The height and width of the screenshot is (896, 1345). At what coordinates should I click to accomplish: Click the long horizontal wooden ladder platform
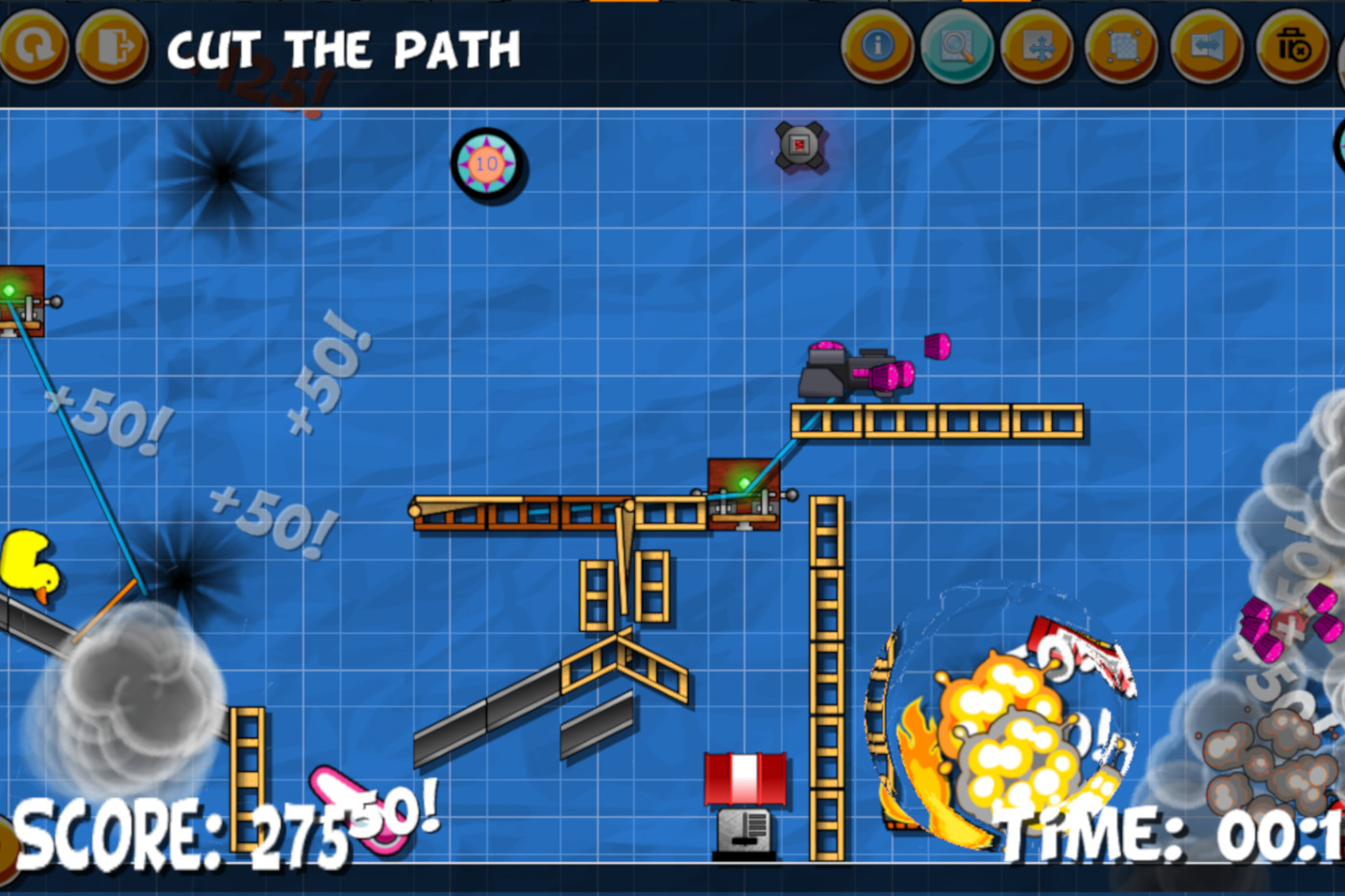click(937, 421)
